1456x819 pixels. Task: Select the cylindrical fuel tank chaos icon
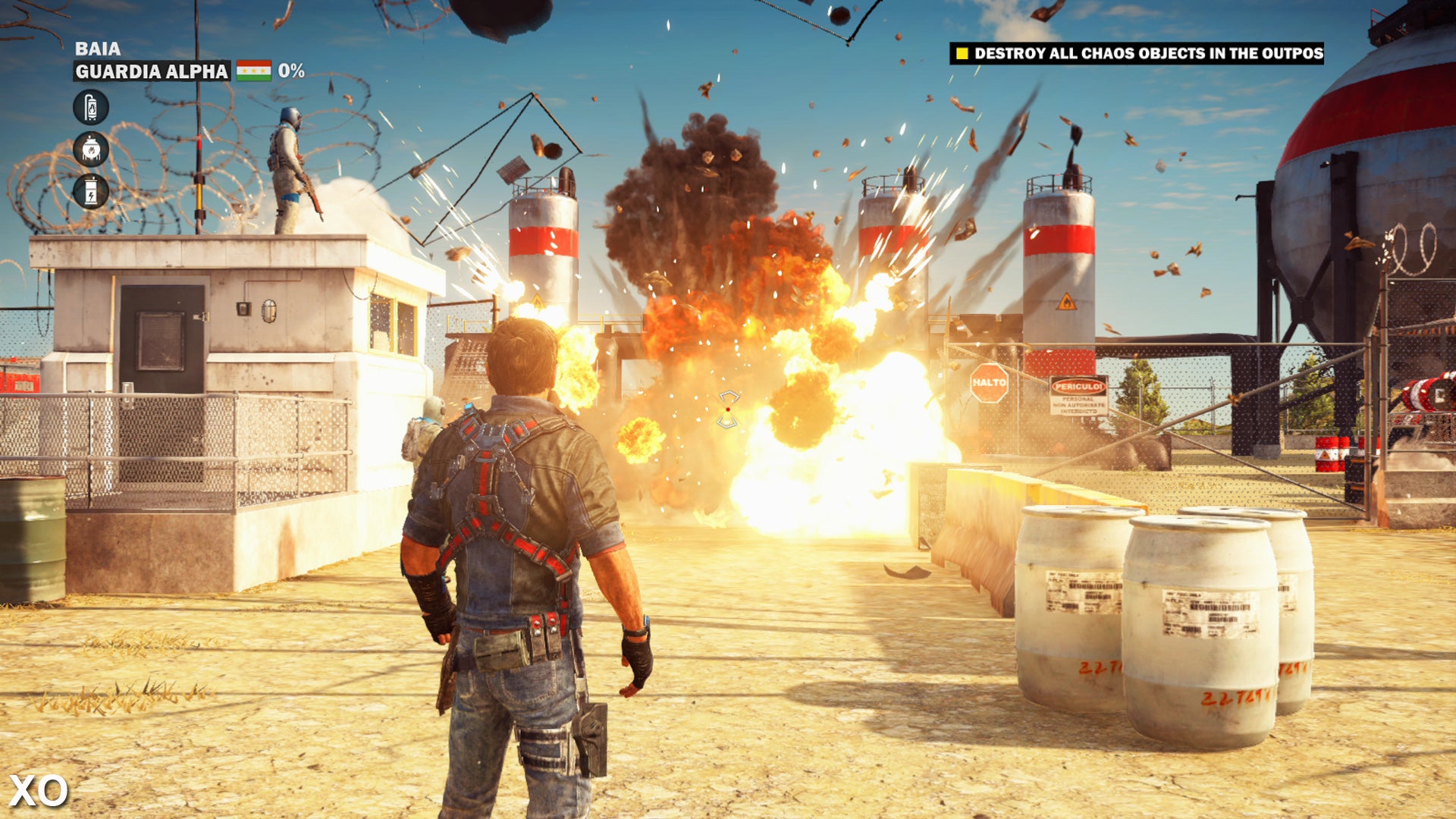[91, 107]
